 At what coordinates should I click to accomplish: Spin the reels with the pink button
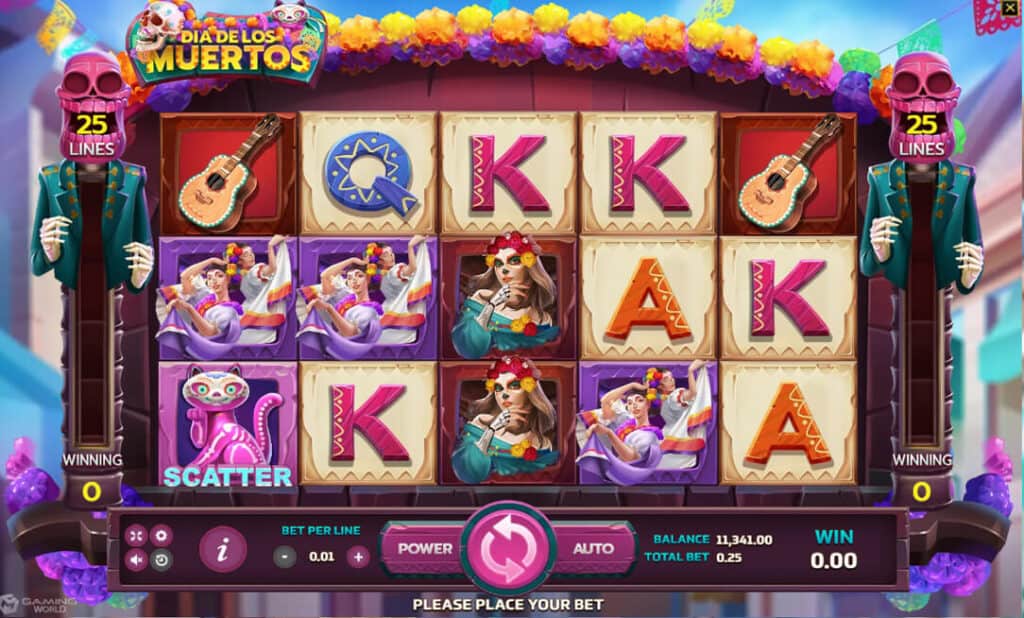click(509, 549)
